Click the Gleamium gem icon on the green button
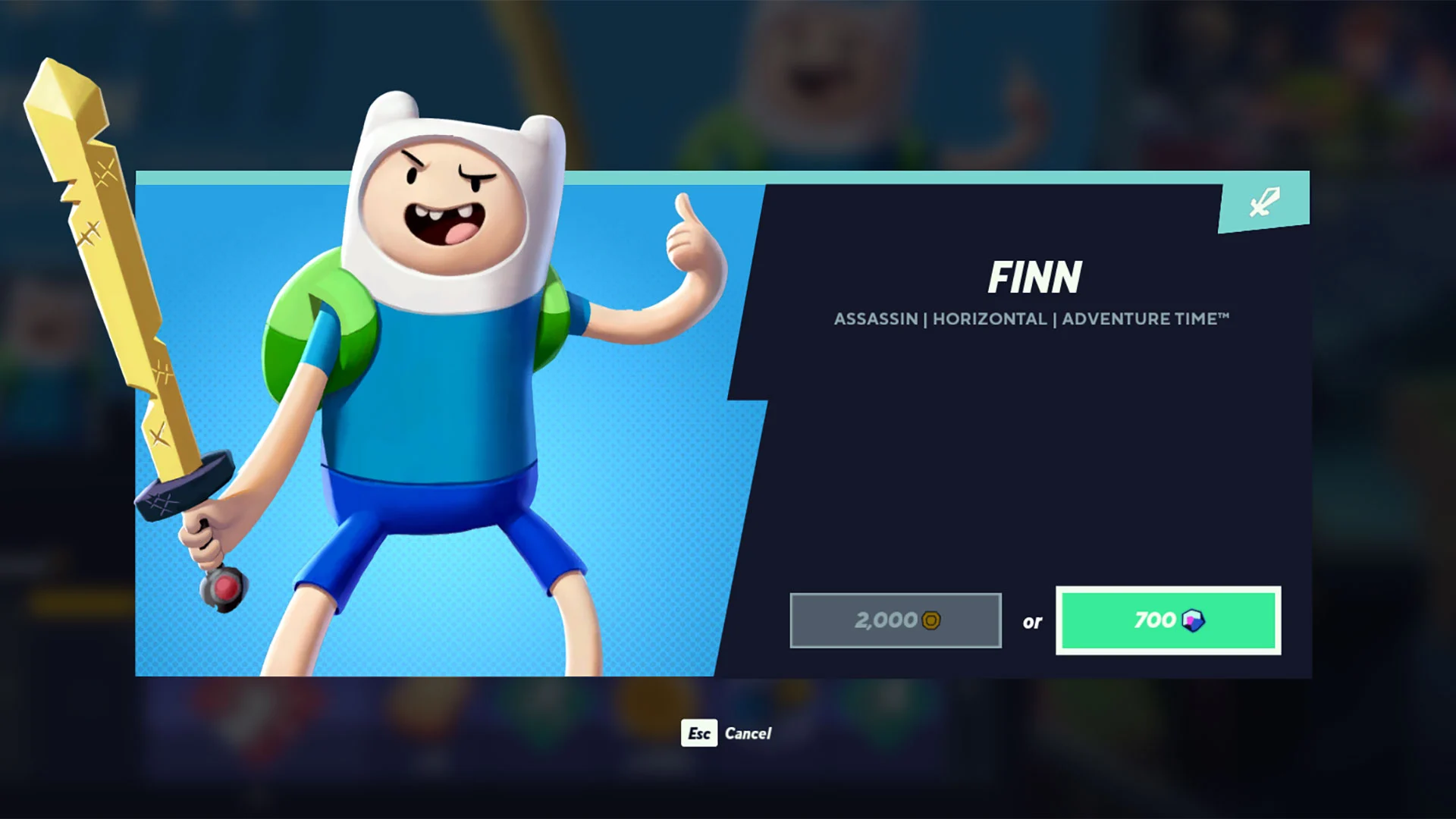Screen dimensions: 1456x819 [x=1192, y=620]
